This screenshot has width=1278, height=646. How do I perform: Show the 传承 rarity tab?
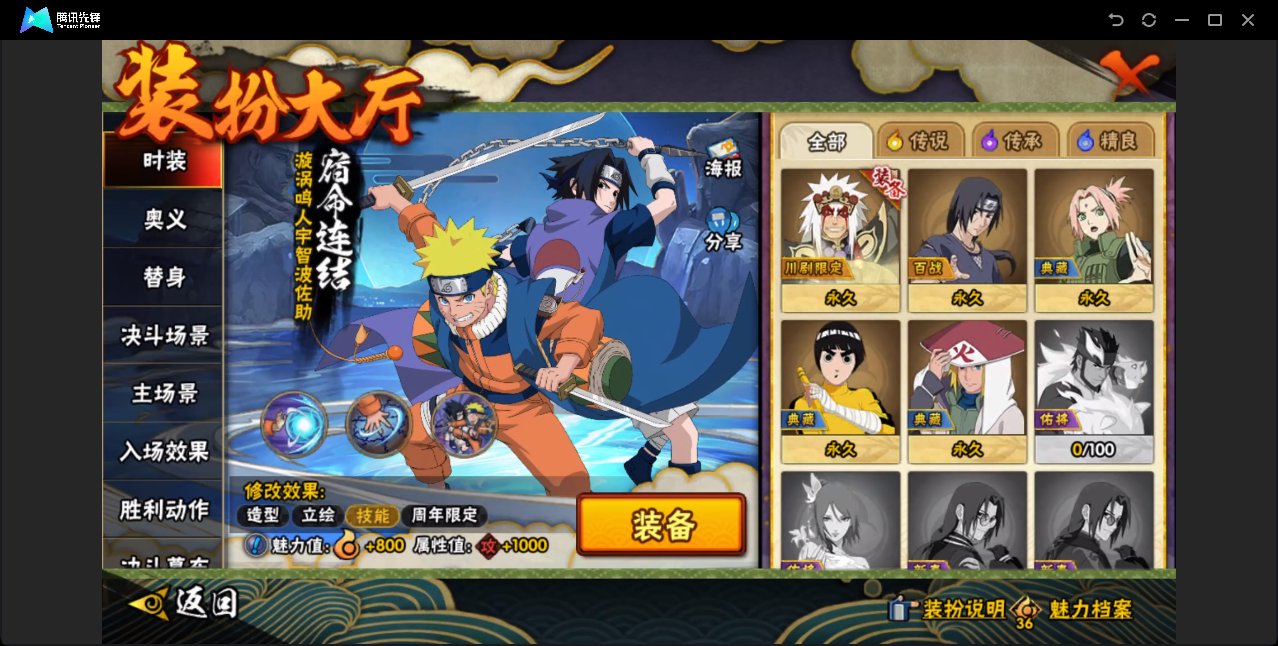pos(1014,141)
